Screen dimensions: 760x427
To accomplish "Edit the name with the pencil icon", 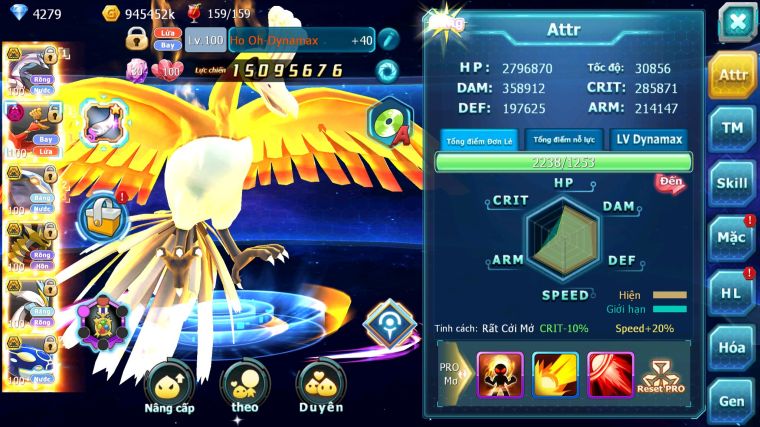I will [x=388, y=40].
